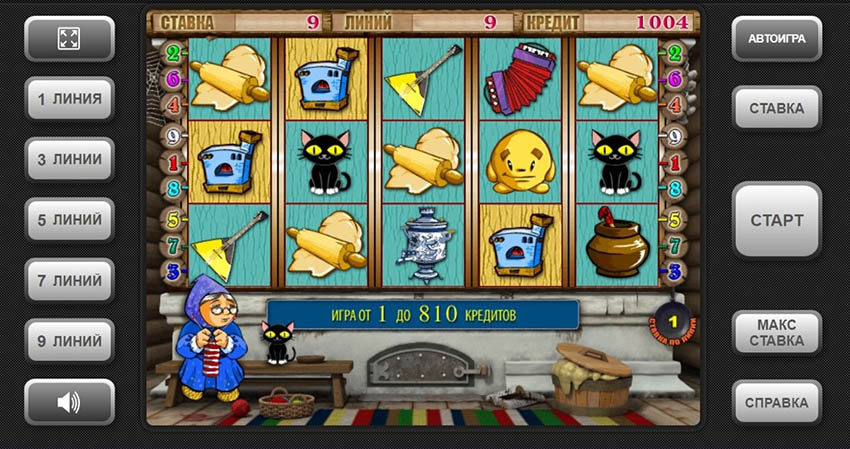Toggle sound with the speaker button

point(69,402)
